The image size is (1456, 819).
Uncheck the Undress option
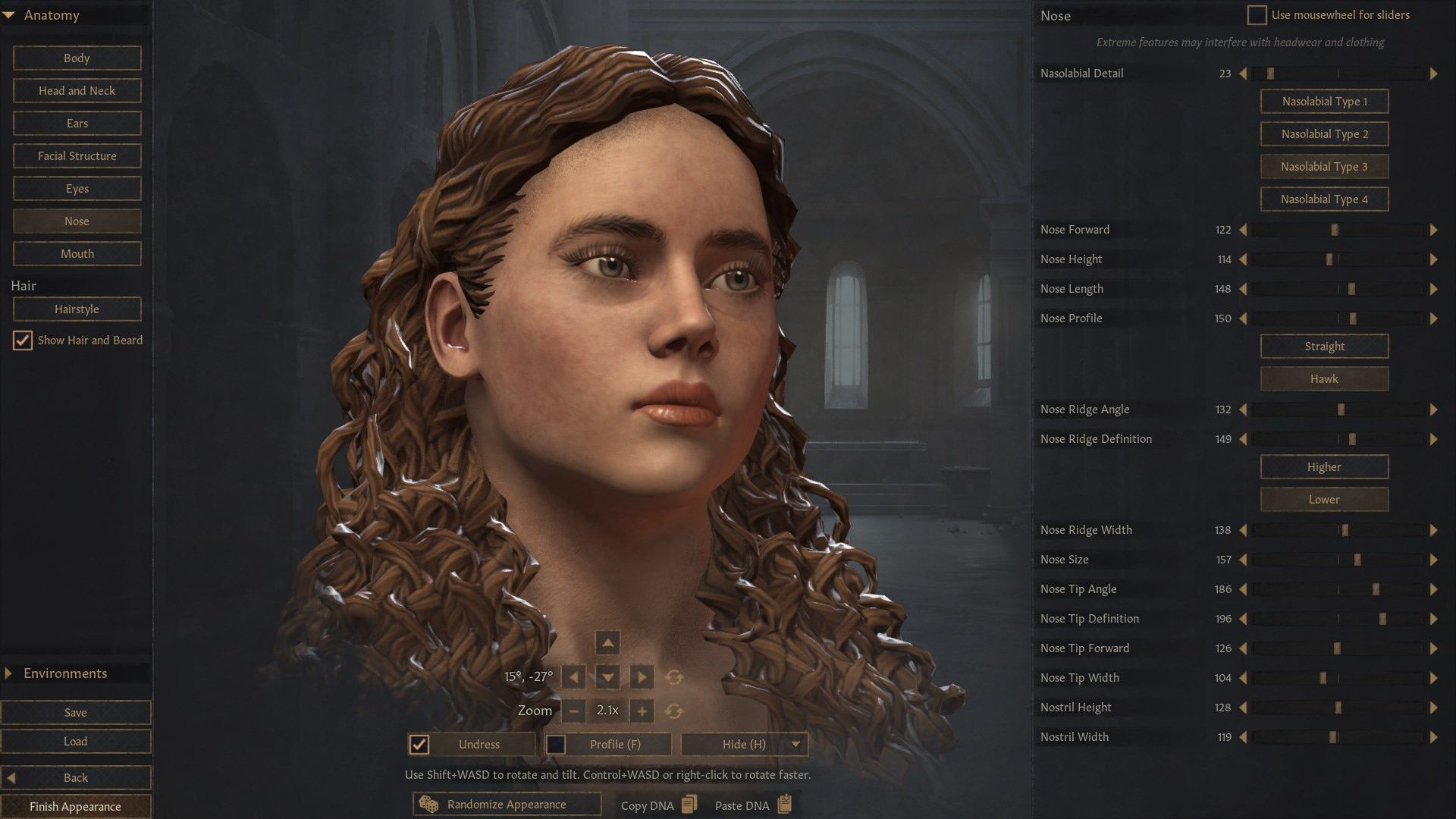click(x=419, y=744)
